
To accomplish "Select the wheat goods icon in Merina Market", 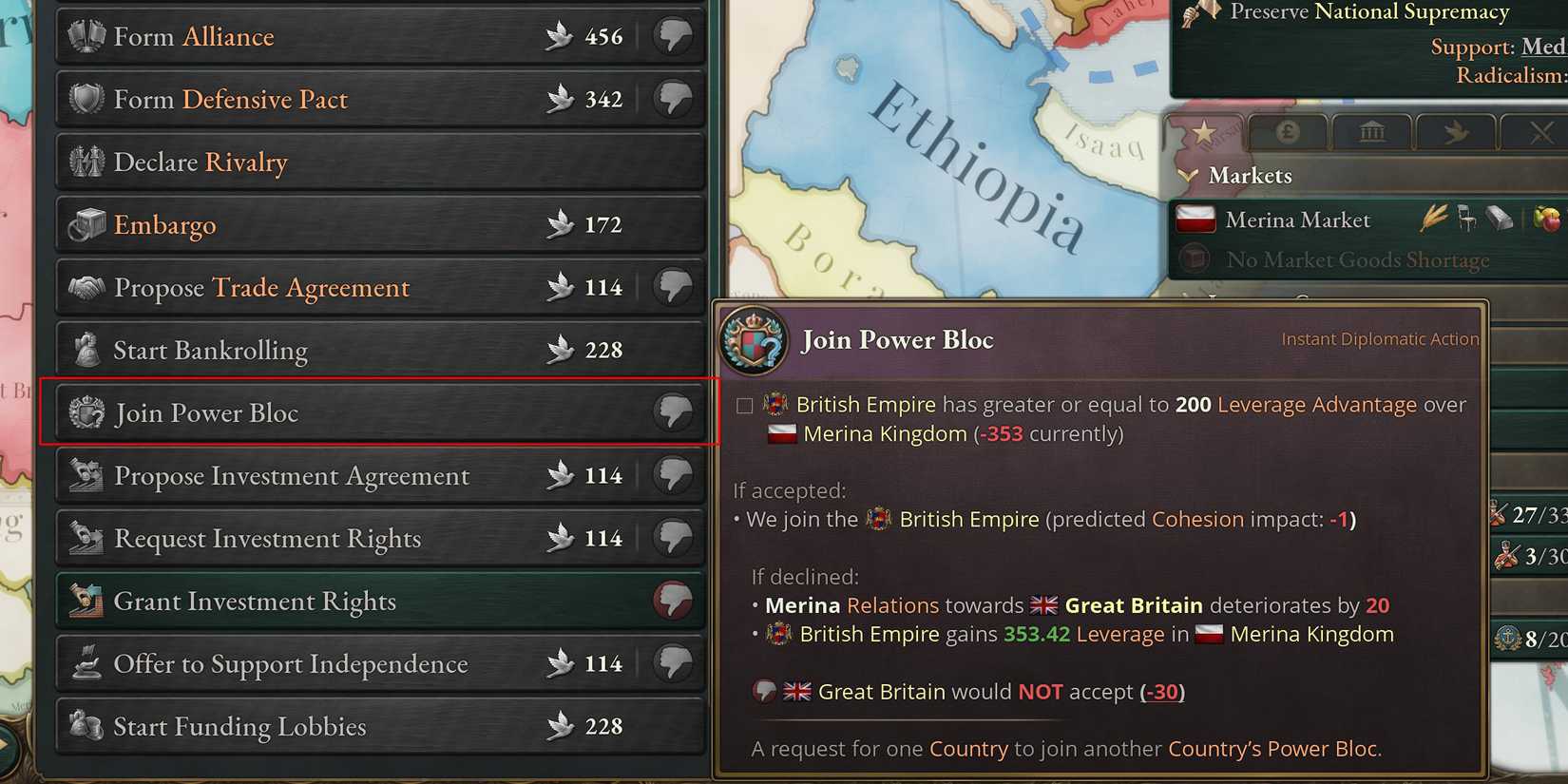I will click(1435, 218).
